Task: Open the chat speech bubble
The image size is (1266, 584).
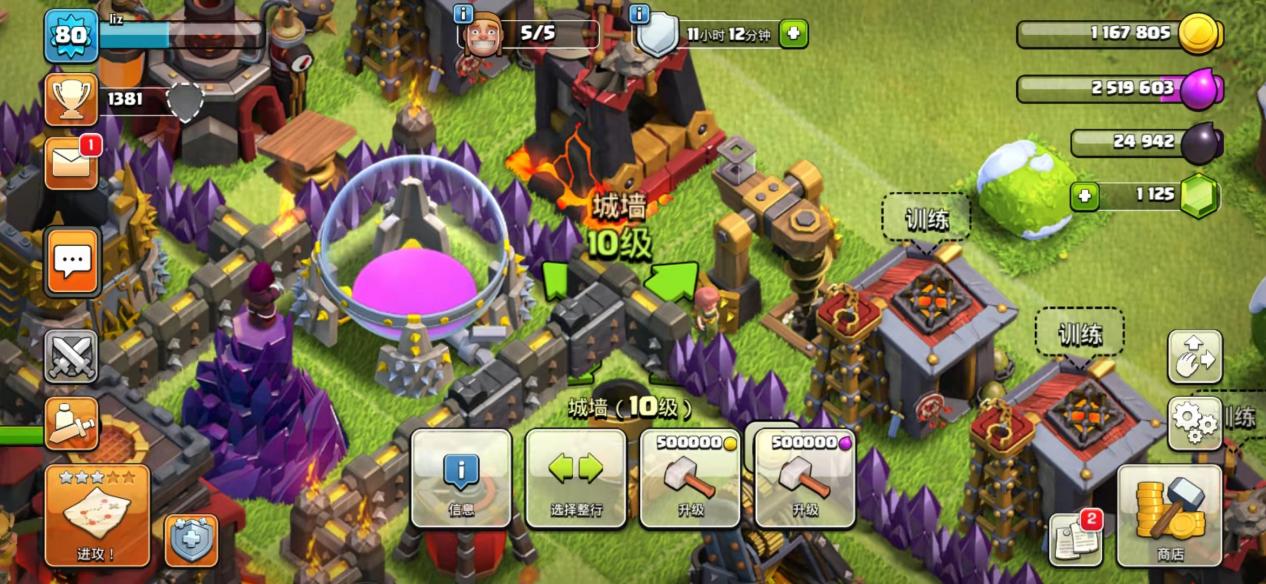Action: point(72,261)
